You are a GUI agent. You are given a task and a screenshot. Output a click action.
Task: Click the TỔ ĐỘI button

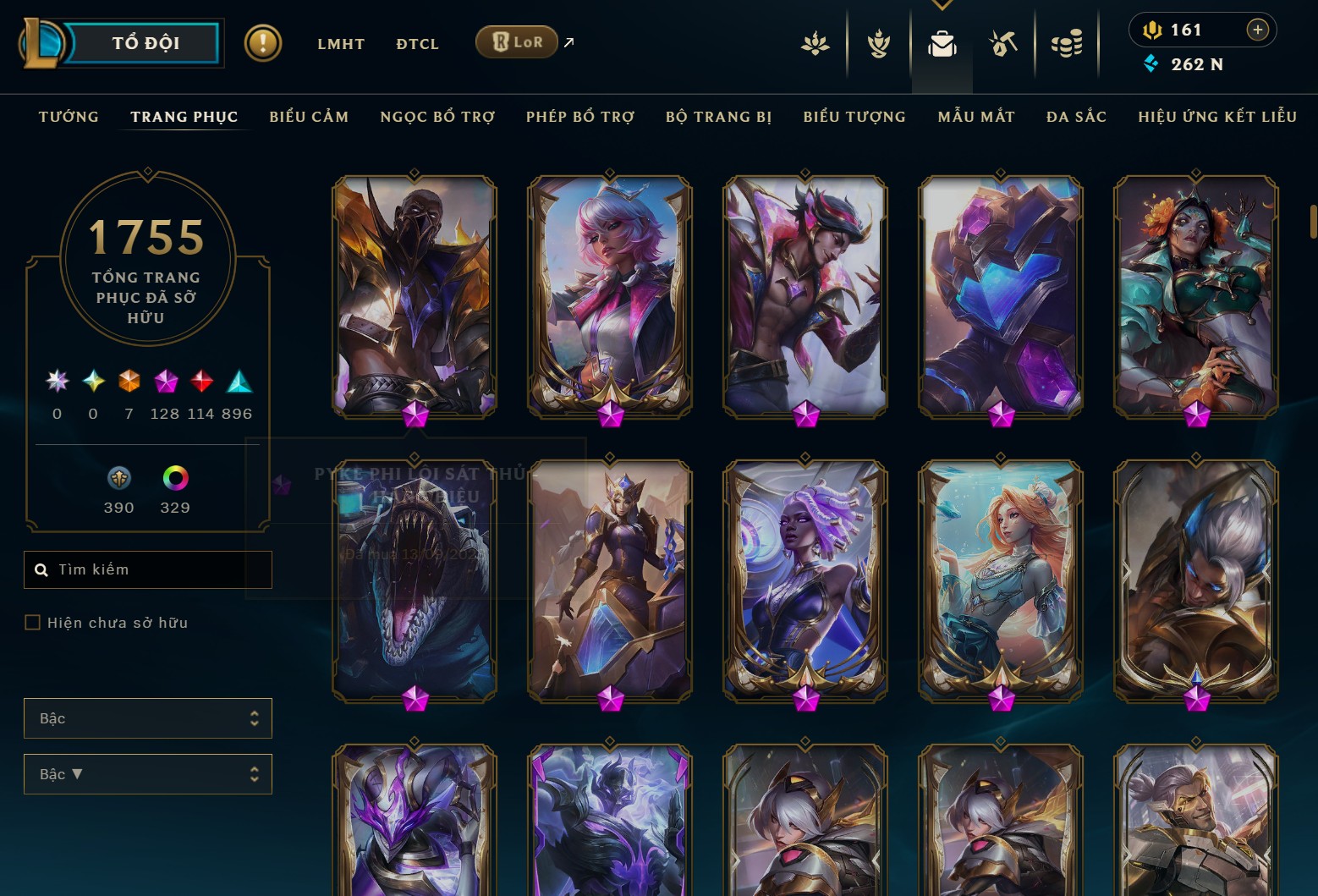click(x=144, y=42)
